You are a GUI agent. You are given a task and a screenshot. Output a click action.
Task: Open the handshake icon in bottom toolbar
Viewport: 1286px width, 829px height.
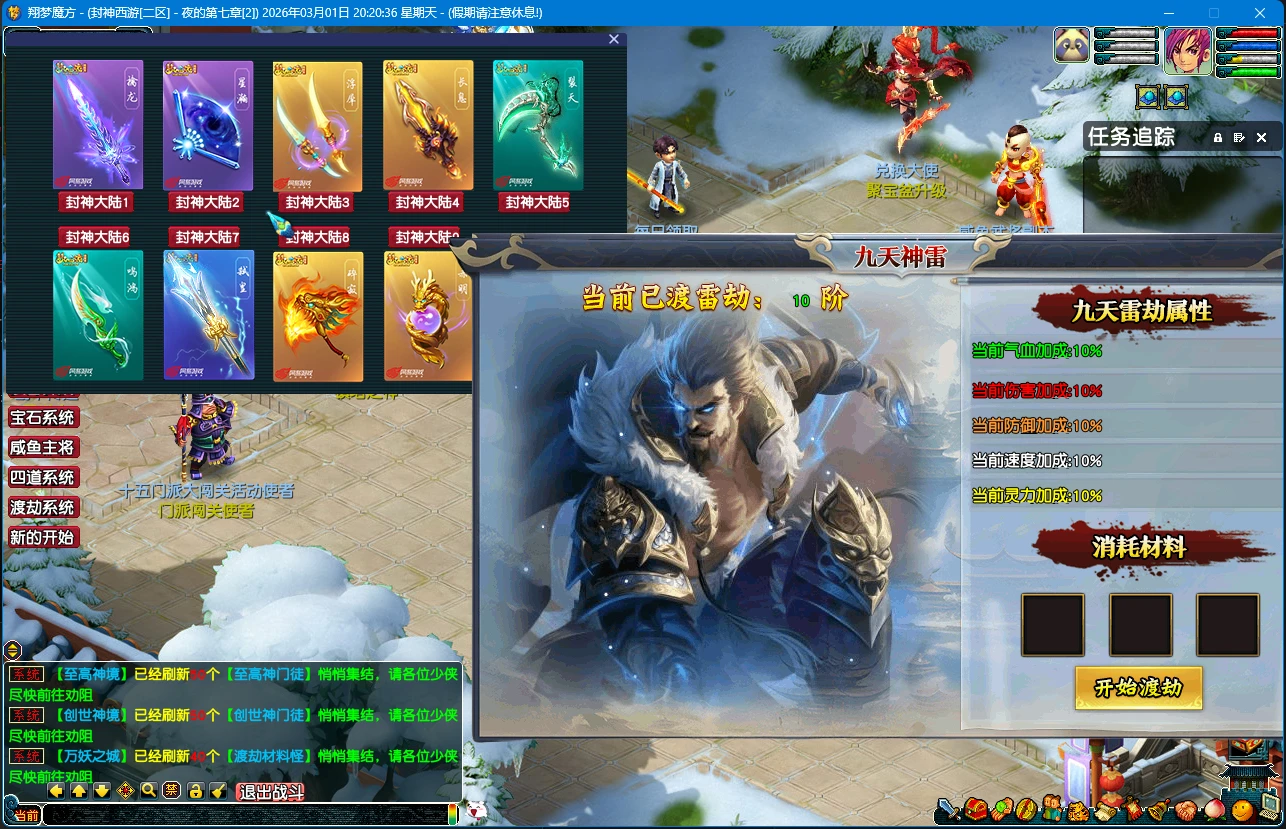(x=1184, y=809)
